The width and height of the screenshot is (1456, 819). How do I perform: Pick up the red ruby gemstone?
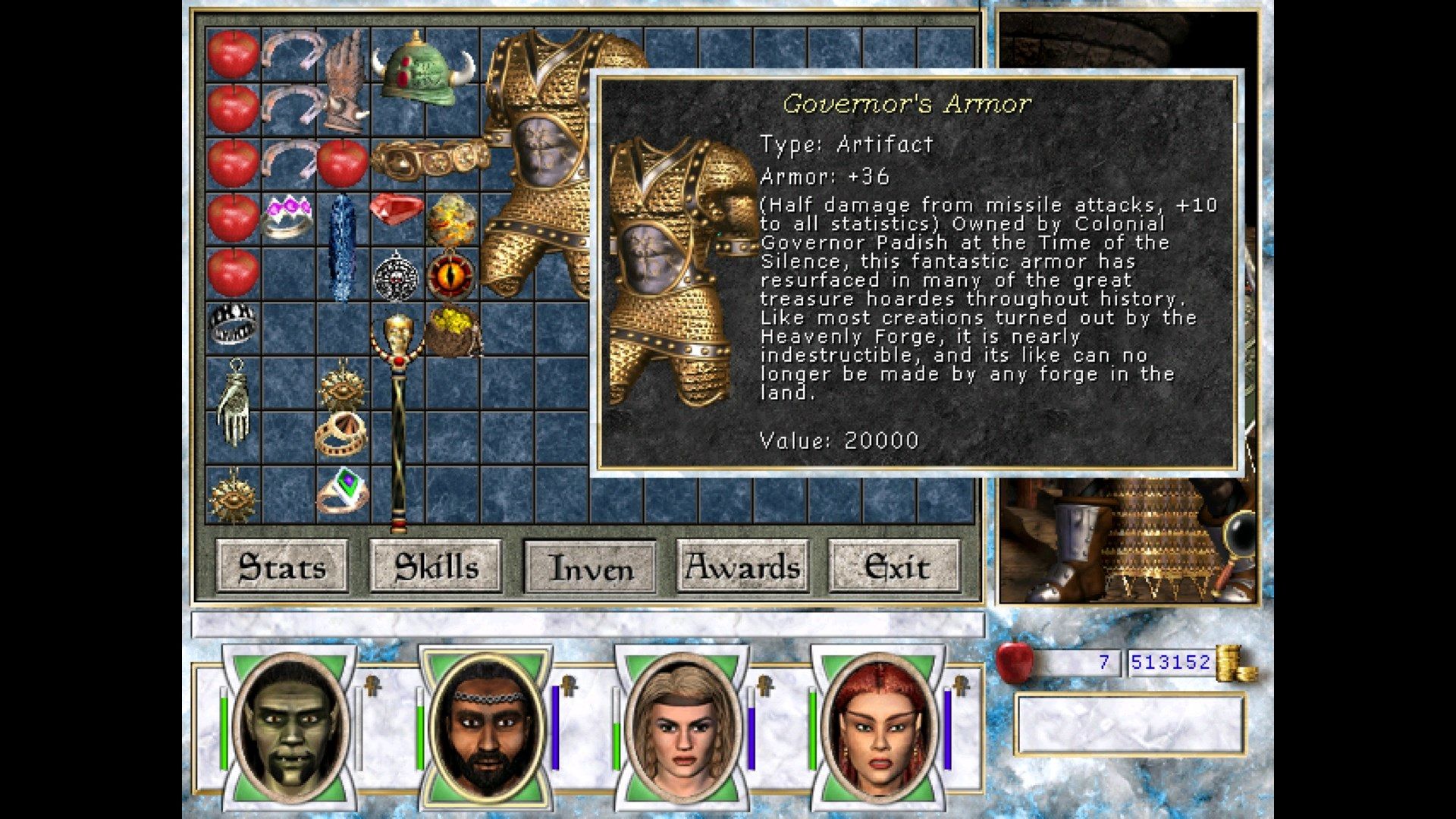(396, 209)
